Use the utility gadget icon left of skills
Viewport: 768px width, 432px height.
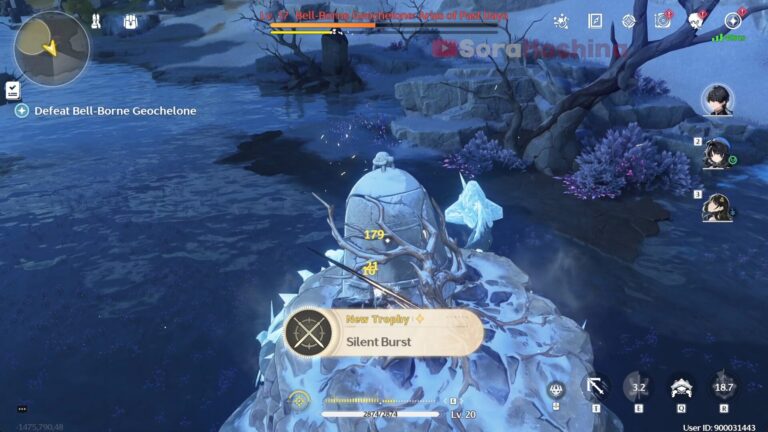557,389
